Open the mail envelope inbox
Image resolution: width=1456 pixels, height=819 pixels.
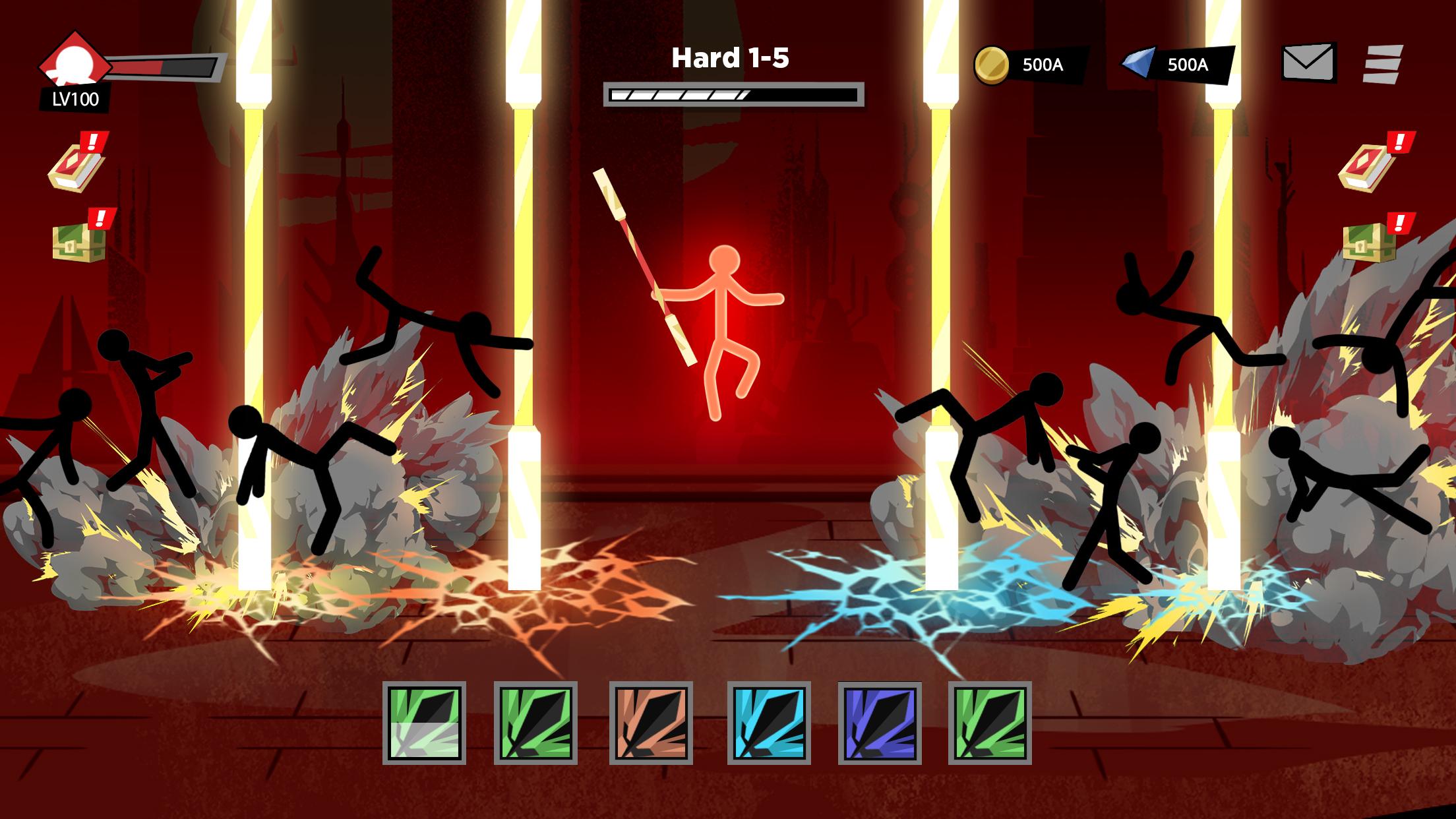point(1308,63)
